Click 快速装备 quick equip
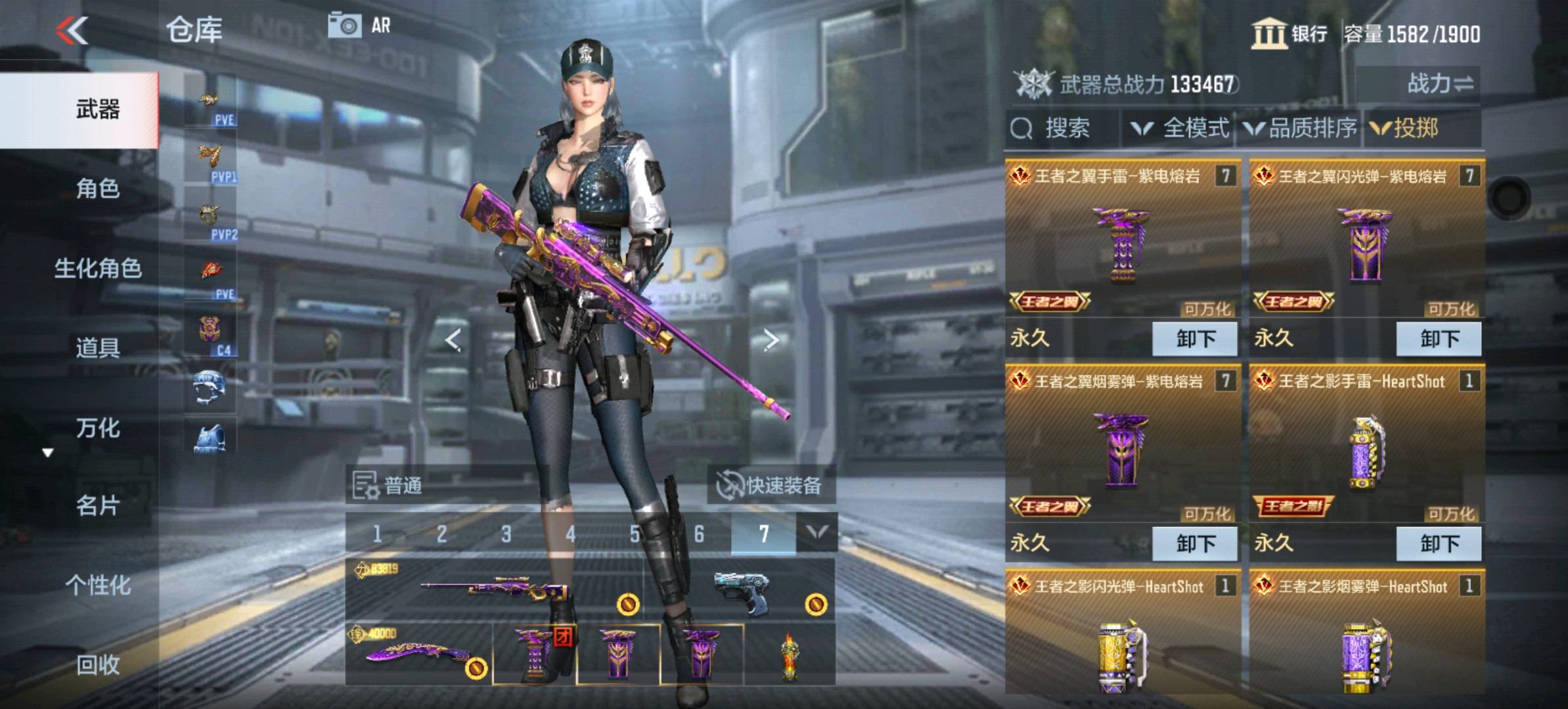 click(x=770, y=486)
